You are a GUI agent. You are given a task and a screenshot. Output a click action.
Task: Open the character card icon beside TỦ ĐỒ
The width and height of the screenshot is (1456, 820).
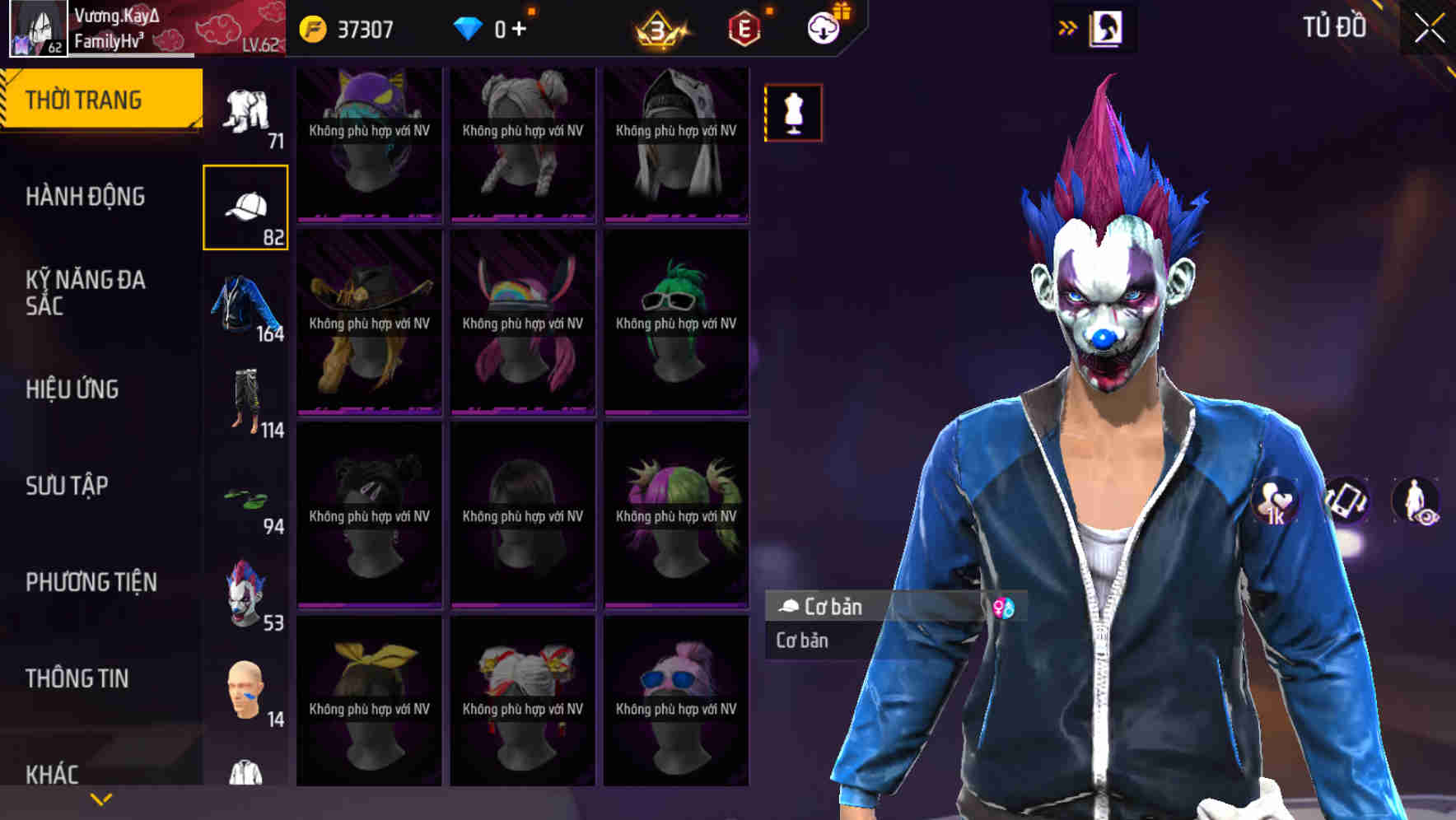(1107, 26)
